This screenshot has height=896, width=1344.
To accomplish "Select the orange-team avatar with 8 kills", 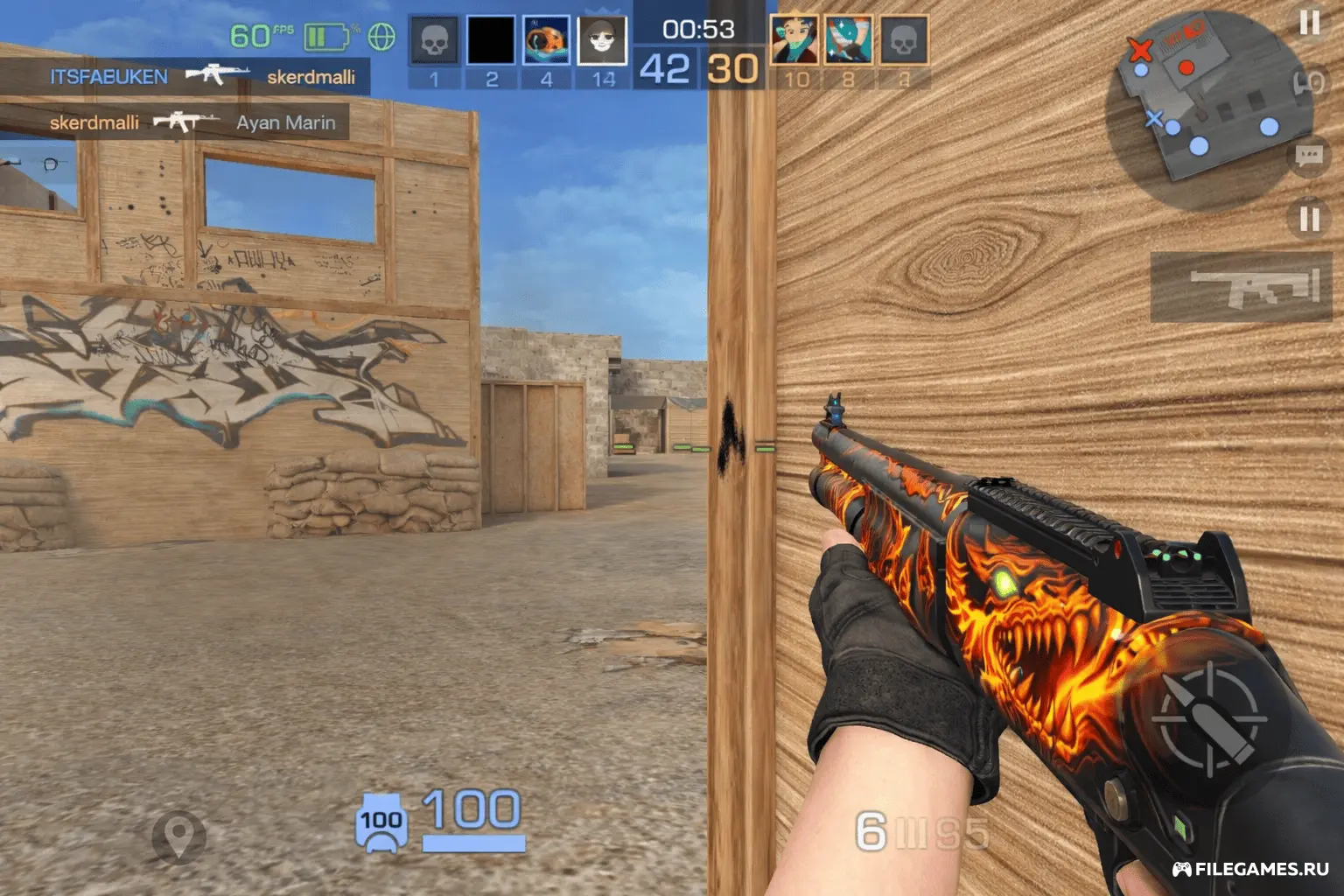I will [848, 40].
